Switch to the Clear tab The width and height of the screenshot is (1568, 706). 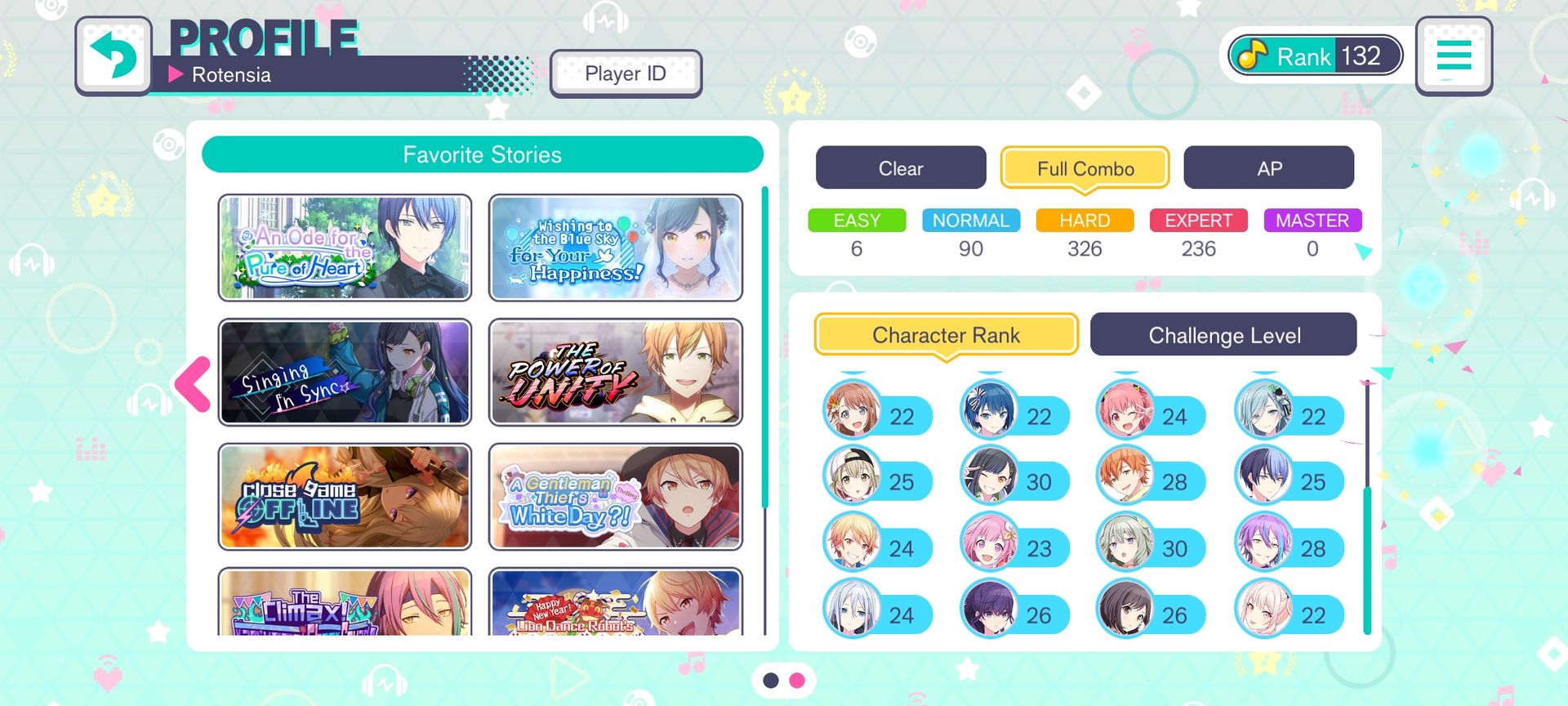click(x=900, y=168)
